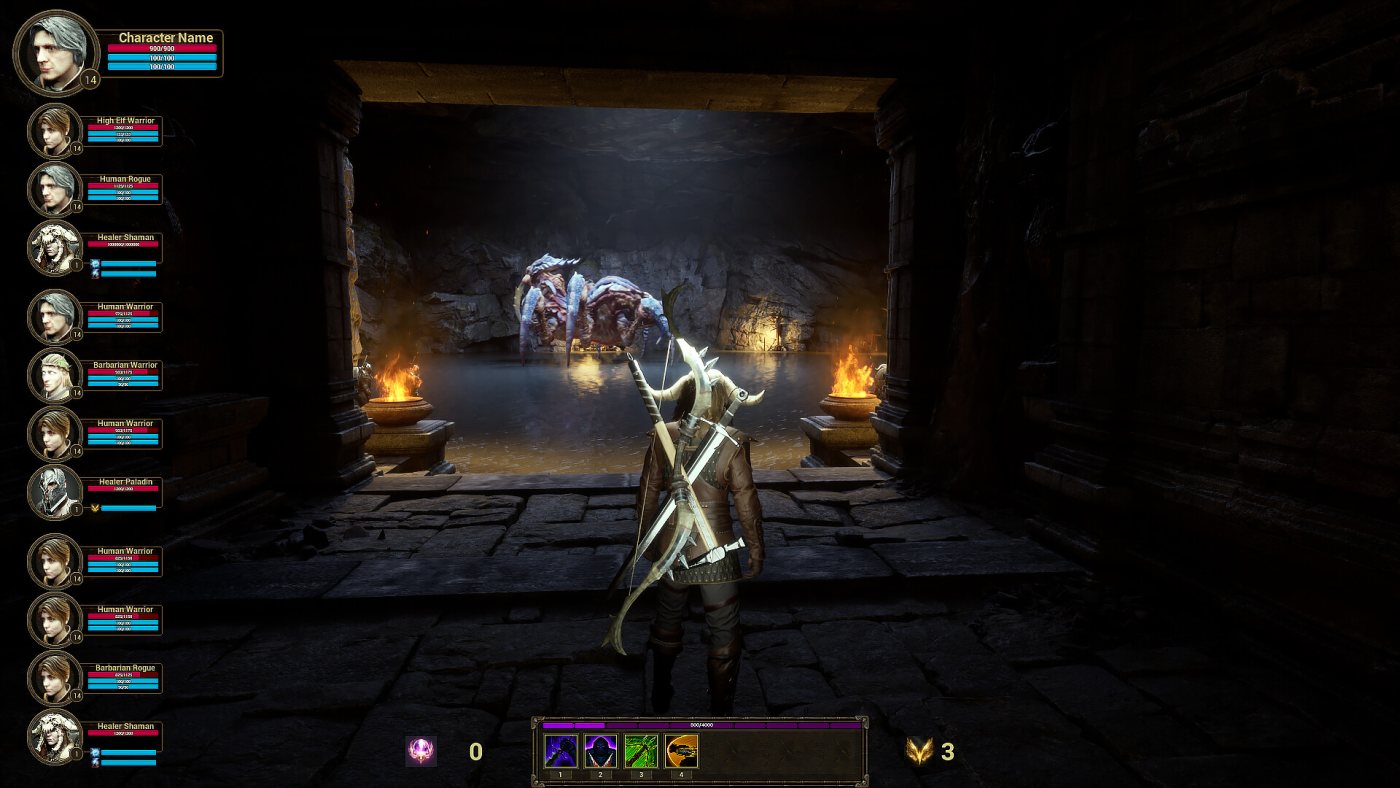Image resolution: width=1400 pixels, height=788 pixels.
Task: Use the hooded figure ability in slot 2
Action: click(601, 751)
